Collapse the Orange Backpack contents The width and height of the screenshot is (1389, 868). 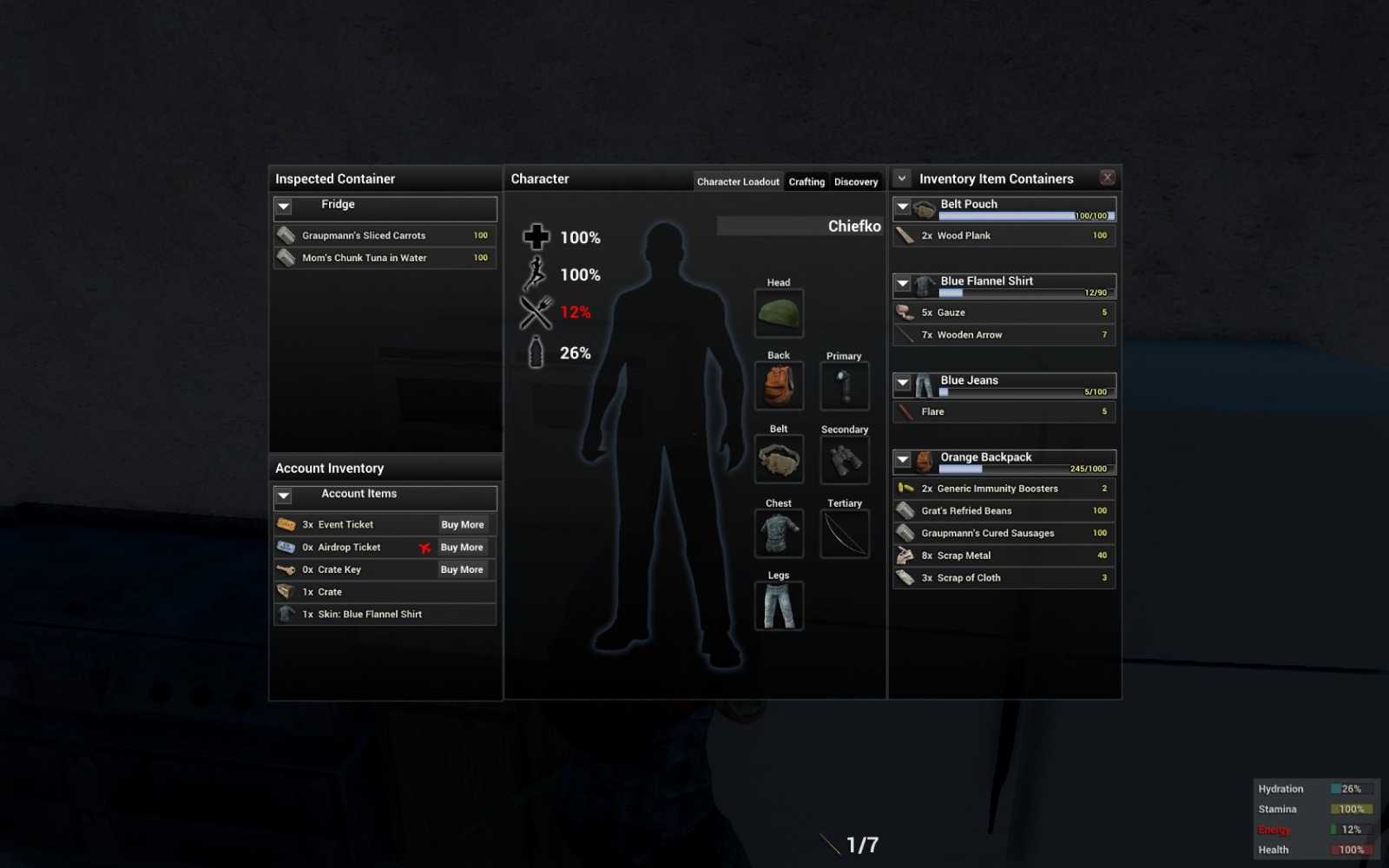[x=904, y=458]
